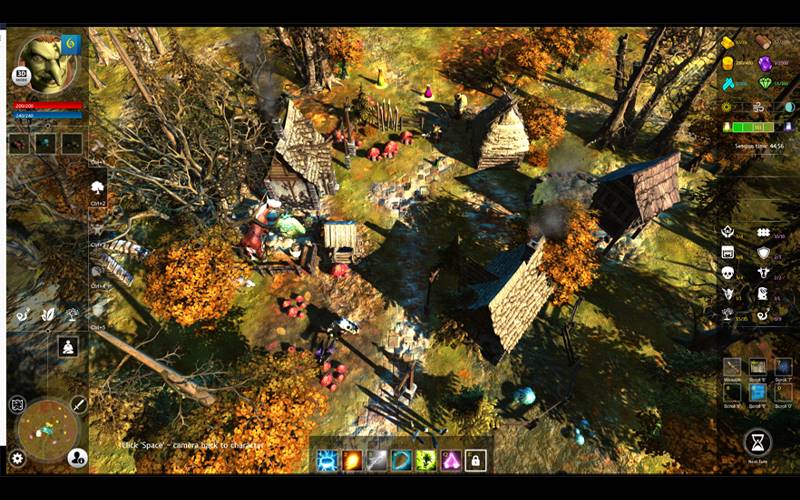The height and width of the screenshot is (500, 800).
Task: Cast the fireball ability
Action: pos(351,460)
